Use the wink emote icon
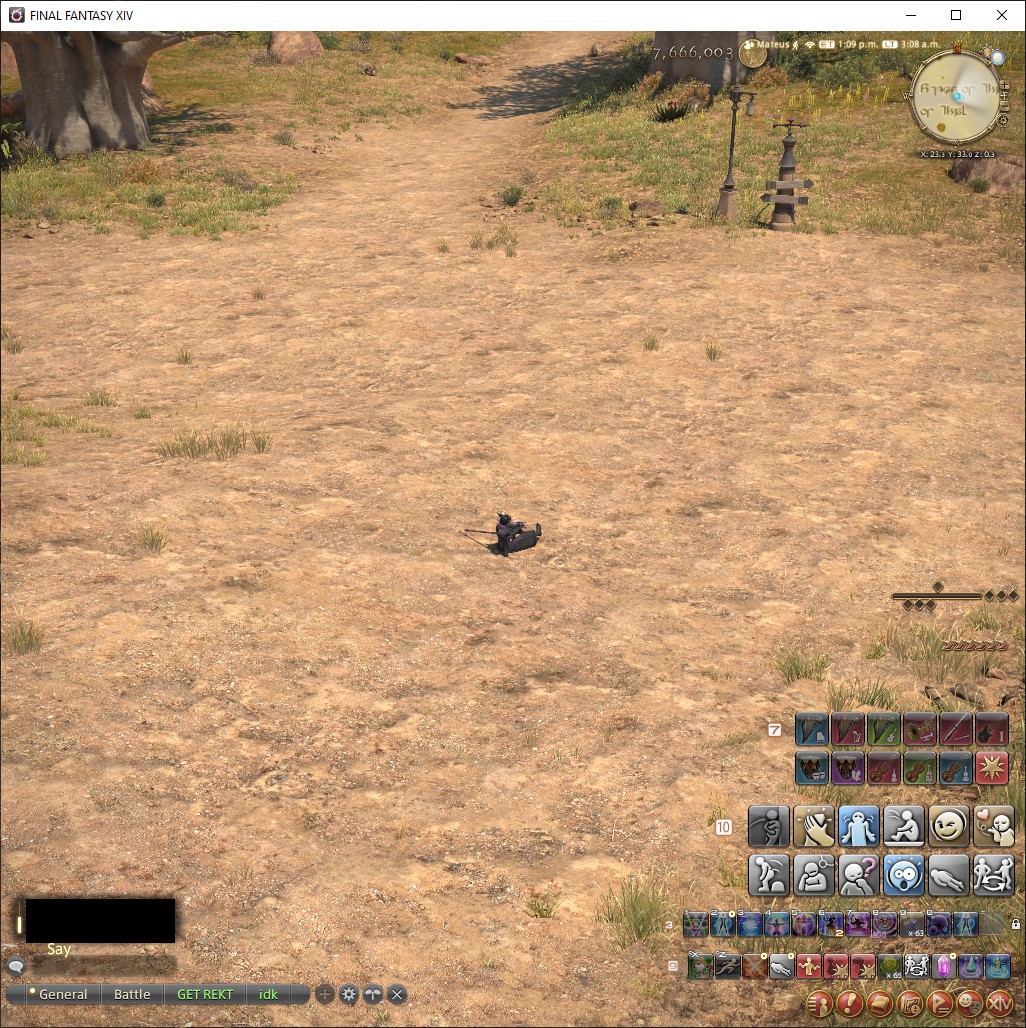Image resolution: width=1026 pixels, height=1028 pixels. [x=947, y=827]
